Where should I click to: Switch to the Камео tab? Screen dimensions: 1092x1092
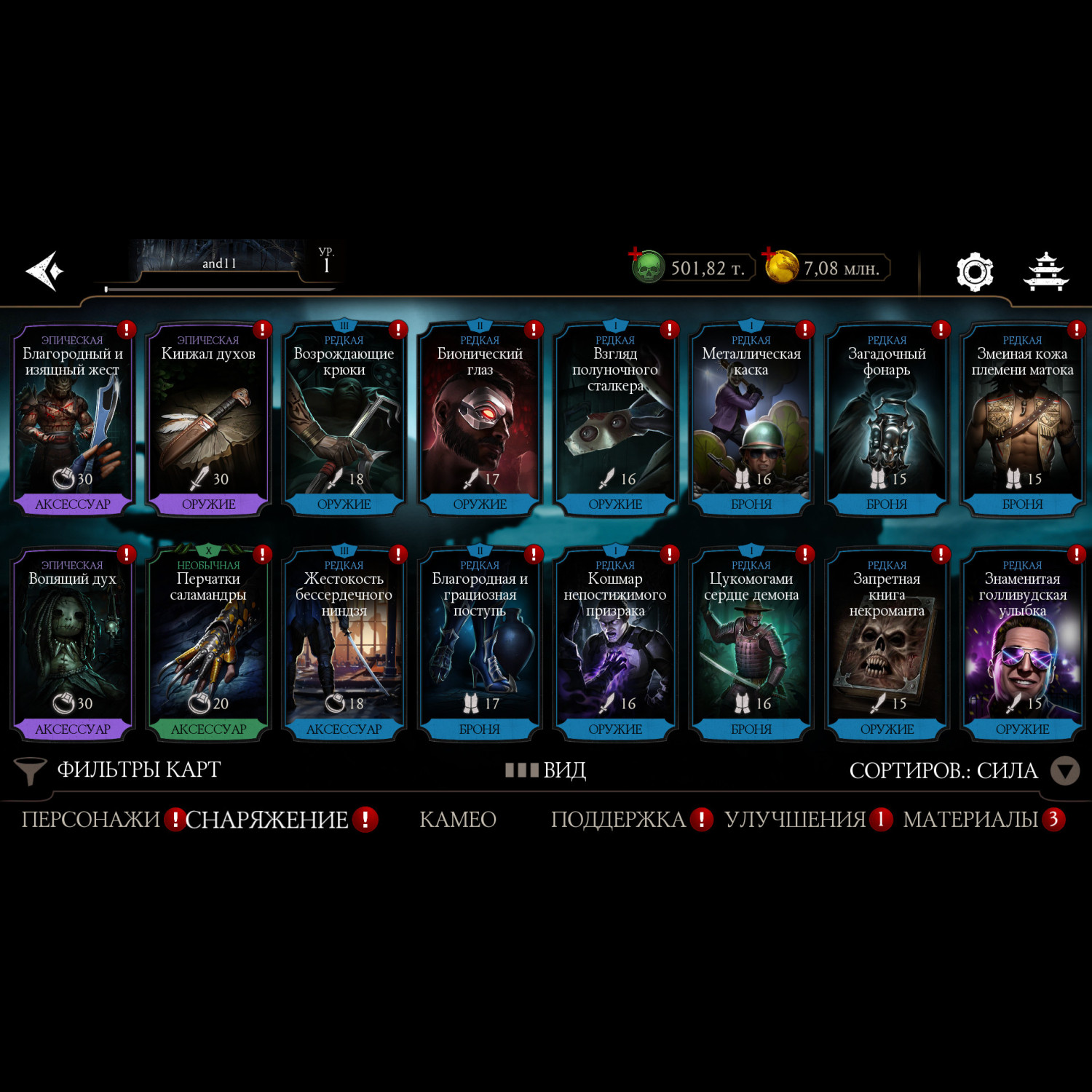tap(458, 820)
